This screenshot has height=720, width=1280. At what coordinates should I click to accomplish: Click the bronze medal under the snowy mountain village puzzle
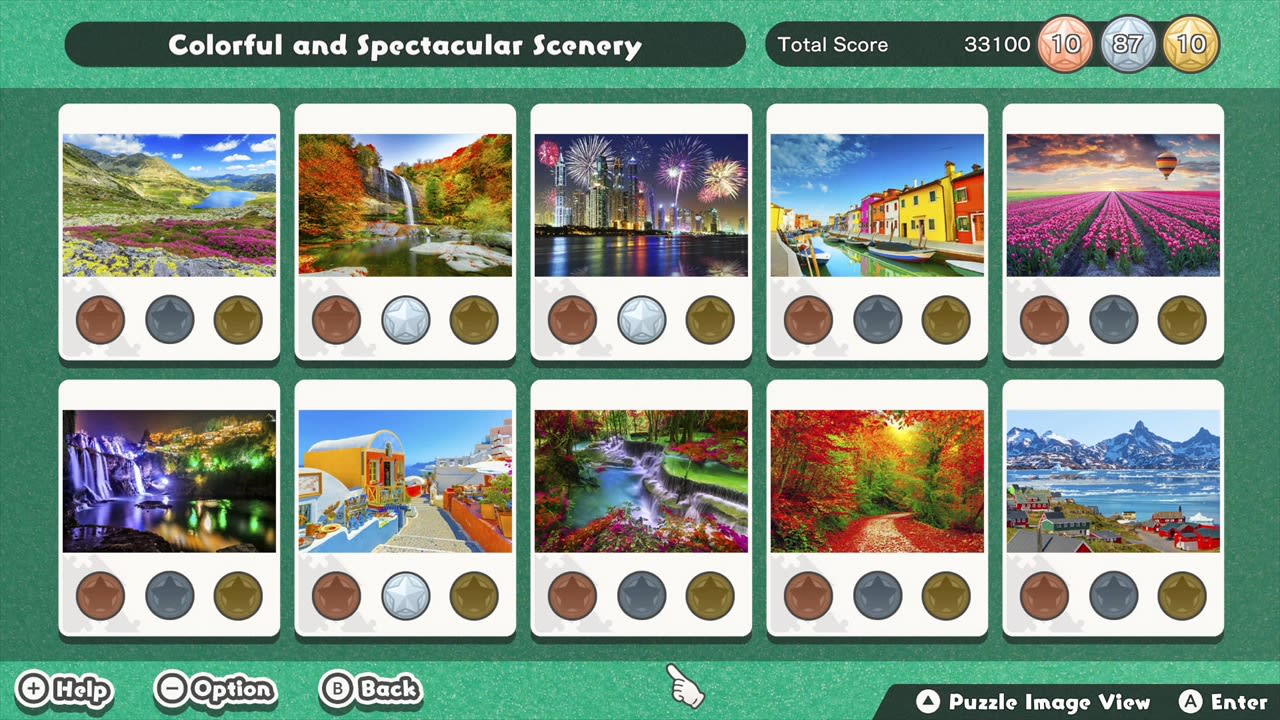pos(1045,595)
